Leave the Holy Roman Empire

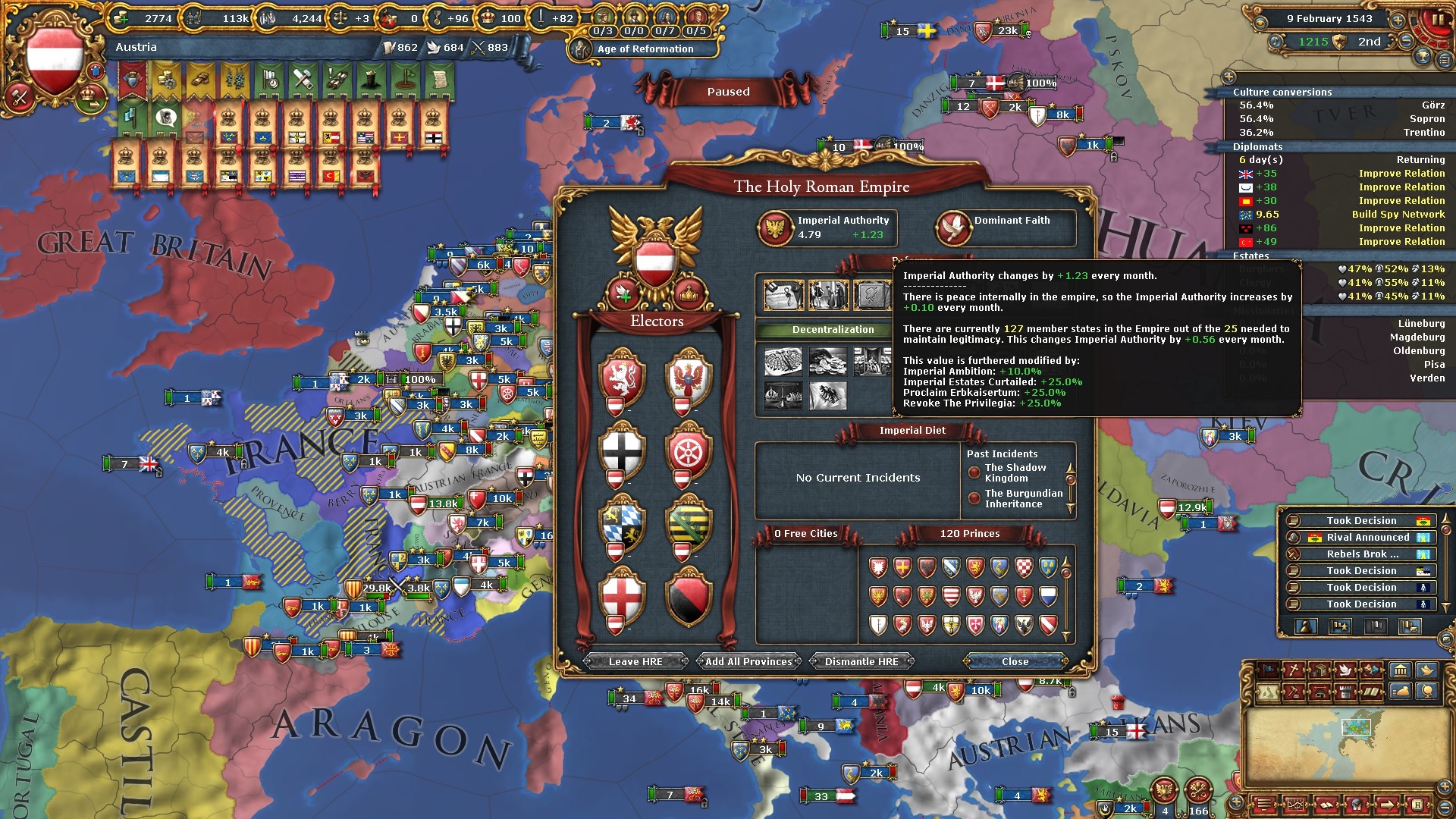(x=635, y=661)
